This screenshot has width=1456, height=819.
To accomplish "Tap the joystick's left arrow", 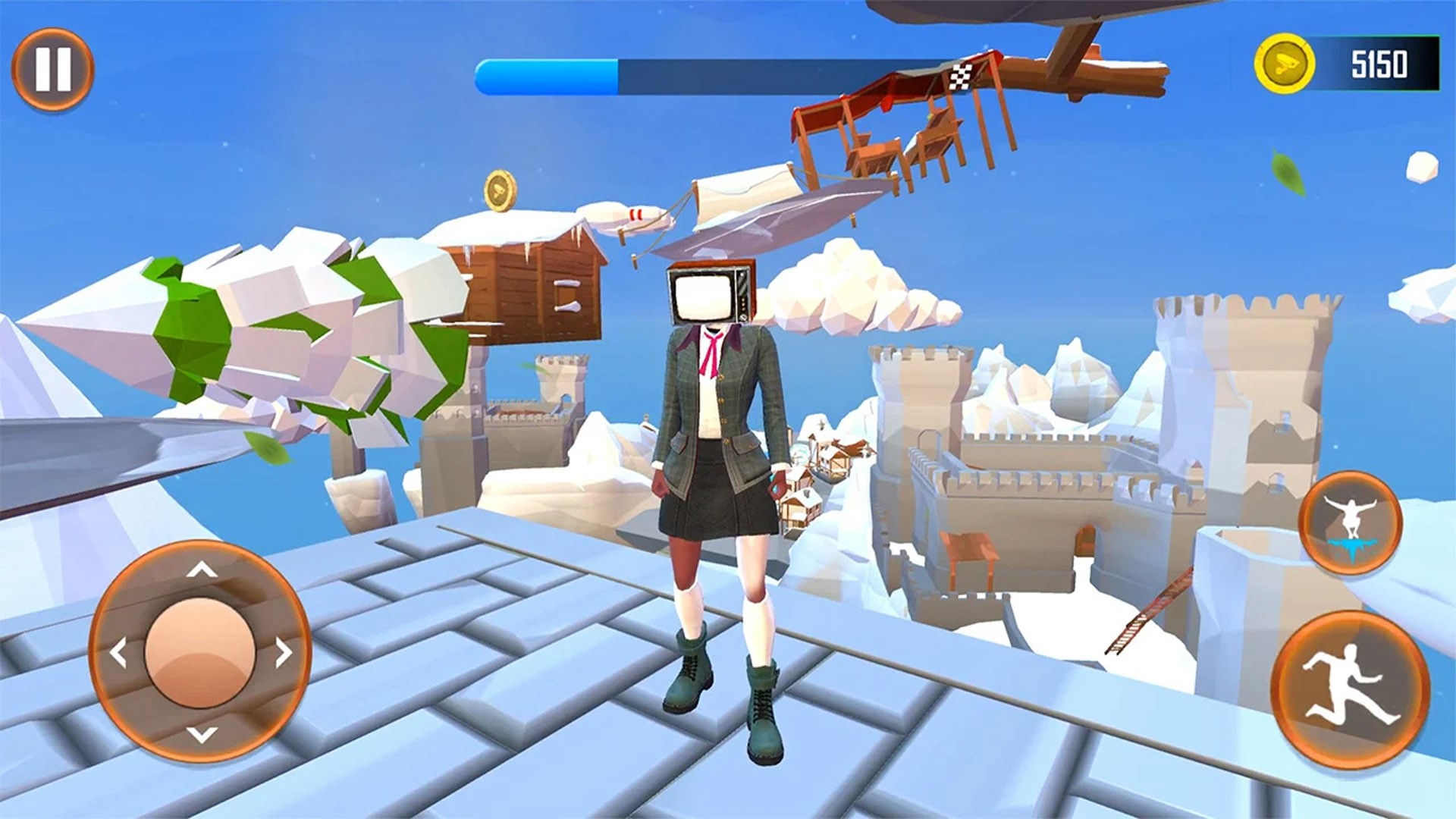I will 118,652.
